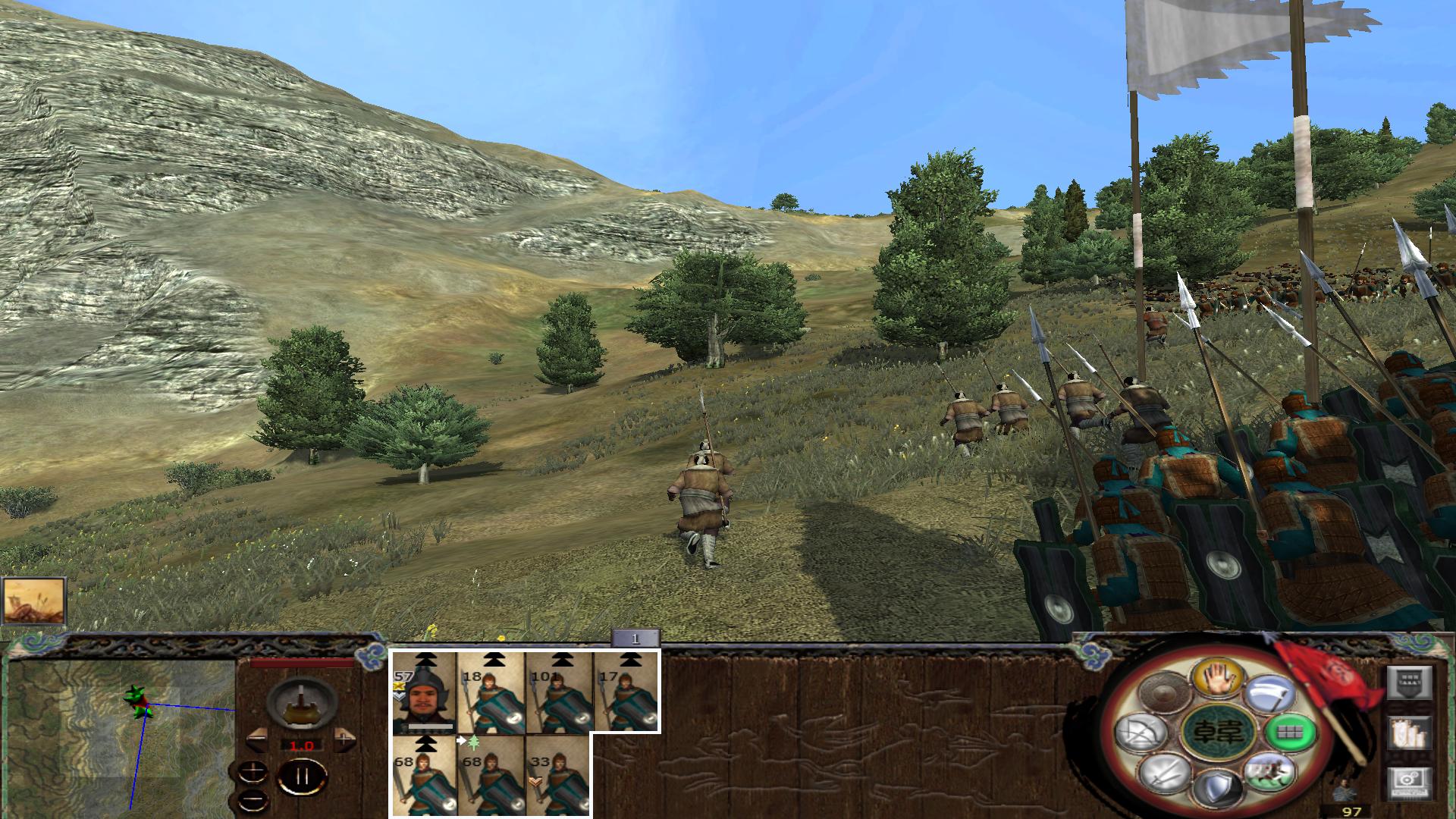This screenshot has height=819, width=1456.
Task: Toggle guard mode via the shield icon
Action: [x=1218, y=788]
